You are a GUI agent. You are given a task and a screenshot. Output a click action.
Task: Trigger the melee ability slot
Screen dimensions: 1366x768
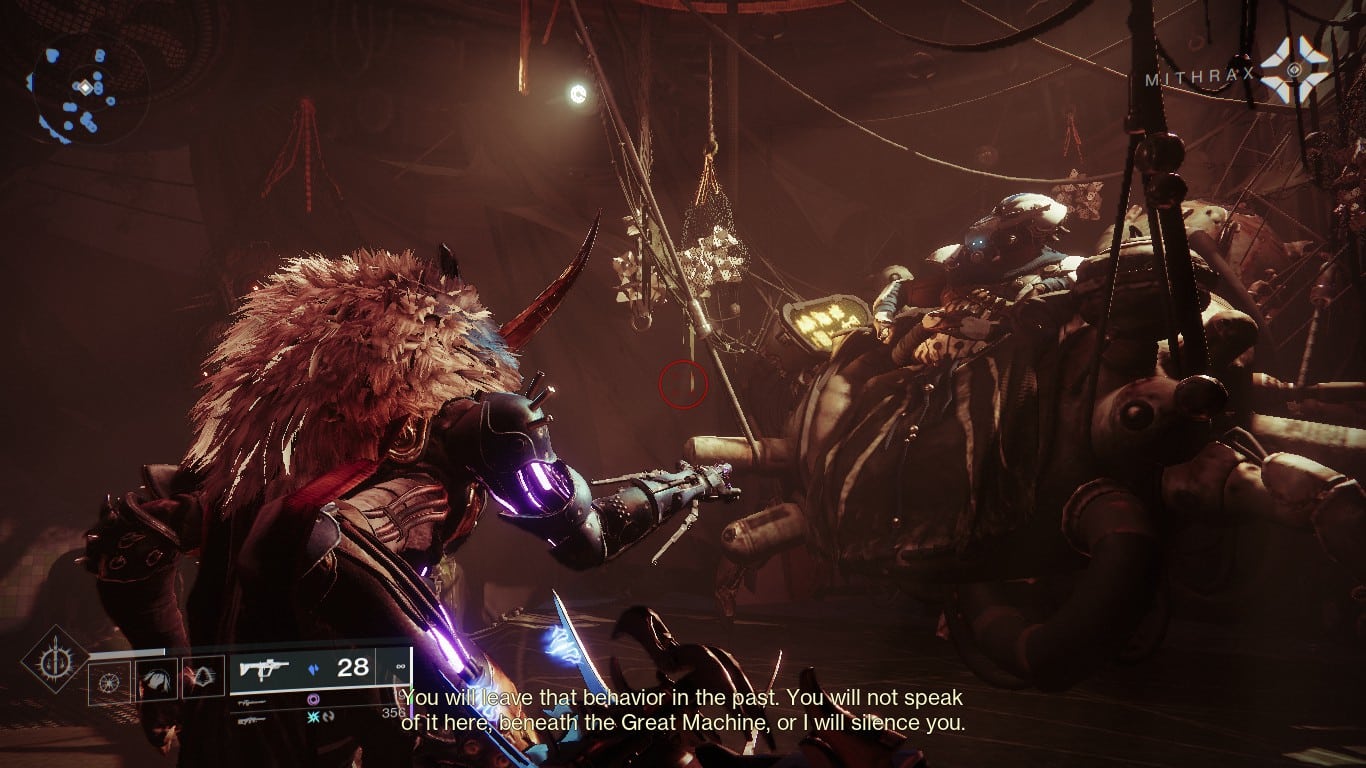coord(157,679)
